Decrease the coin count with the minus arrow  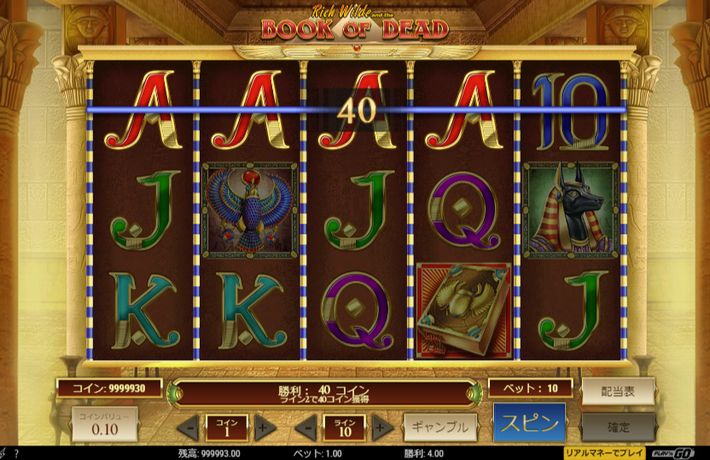(186, 428)
